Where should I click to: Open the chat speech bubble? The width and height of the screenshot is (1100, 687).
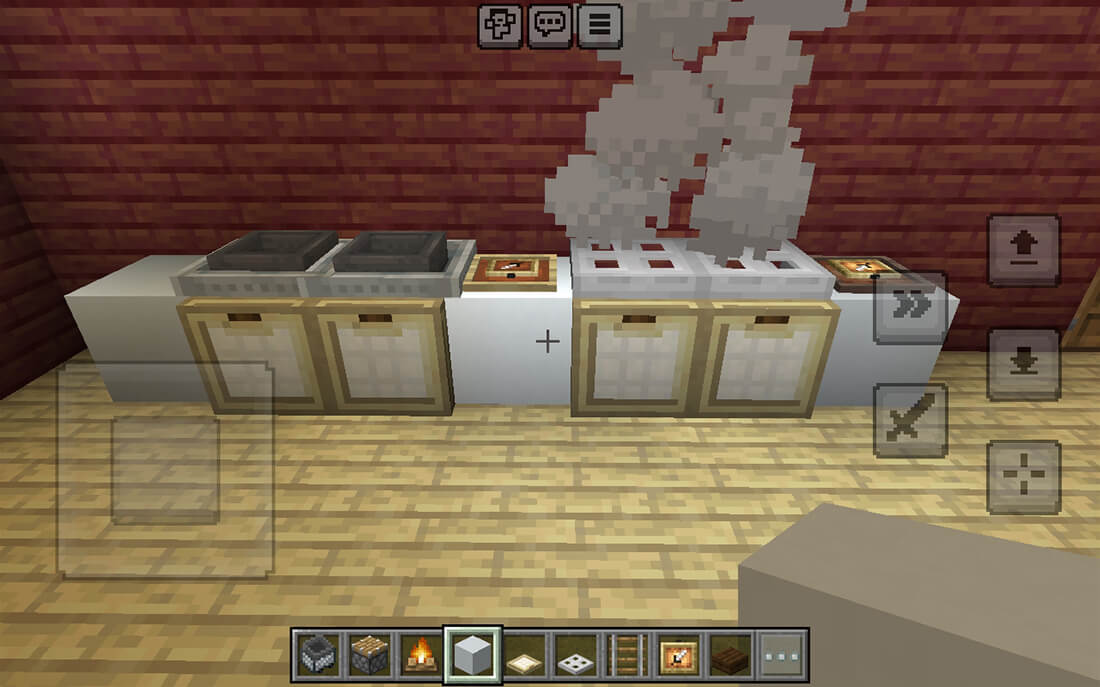click(x=550, y=25)
